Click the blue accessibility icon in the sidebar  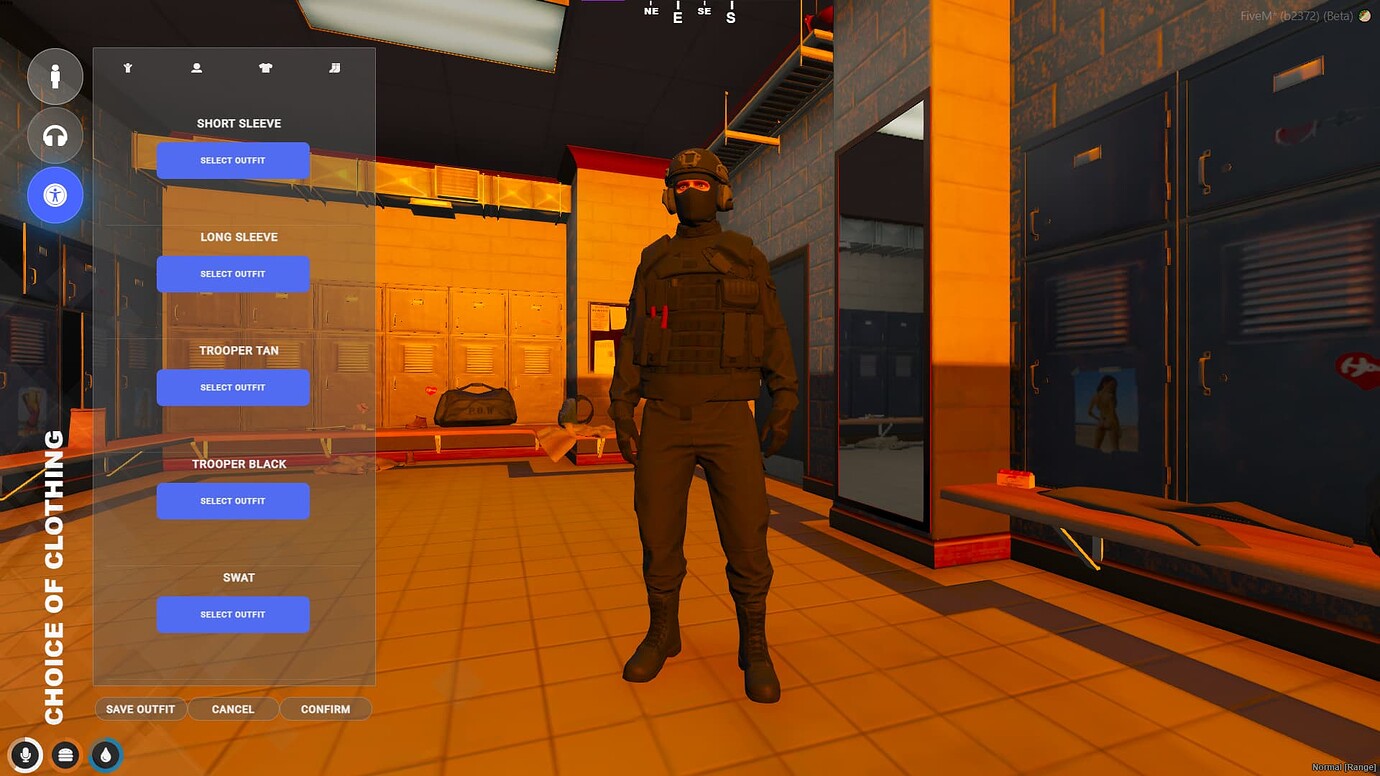(x=55, y=195)
